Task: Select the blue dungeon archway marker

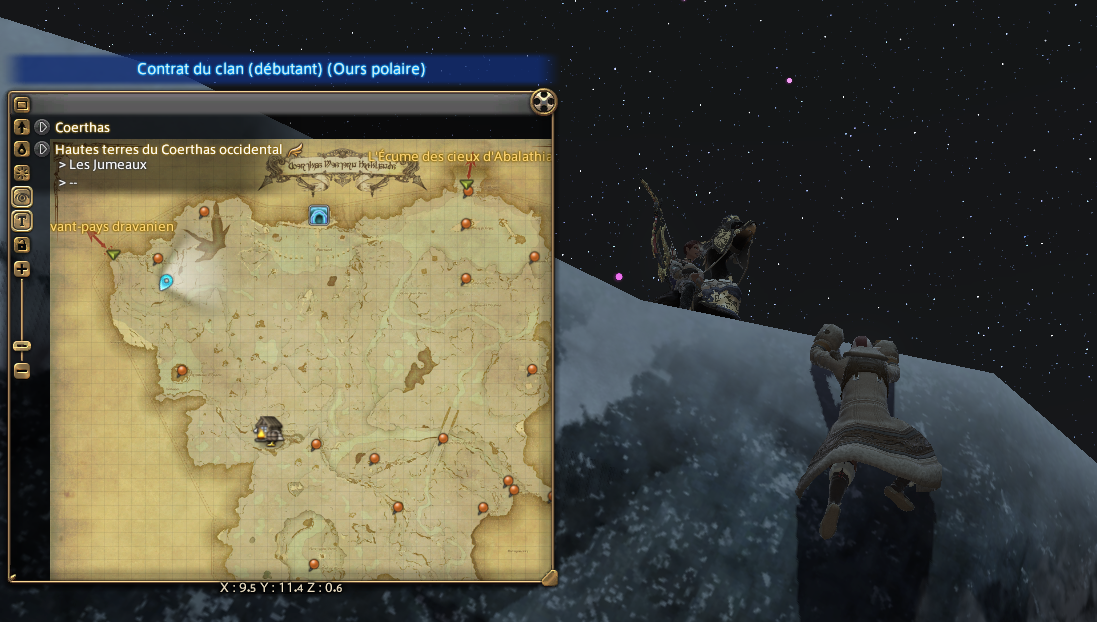Action: click(x=319, y=215)
